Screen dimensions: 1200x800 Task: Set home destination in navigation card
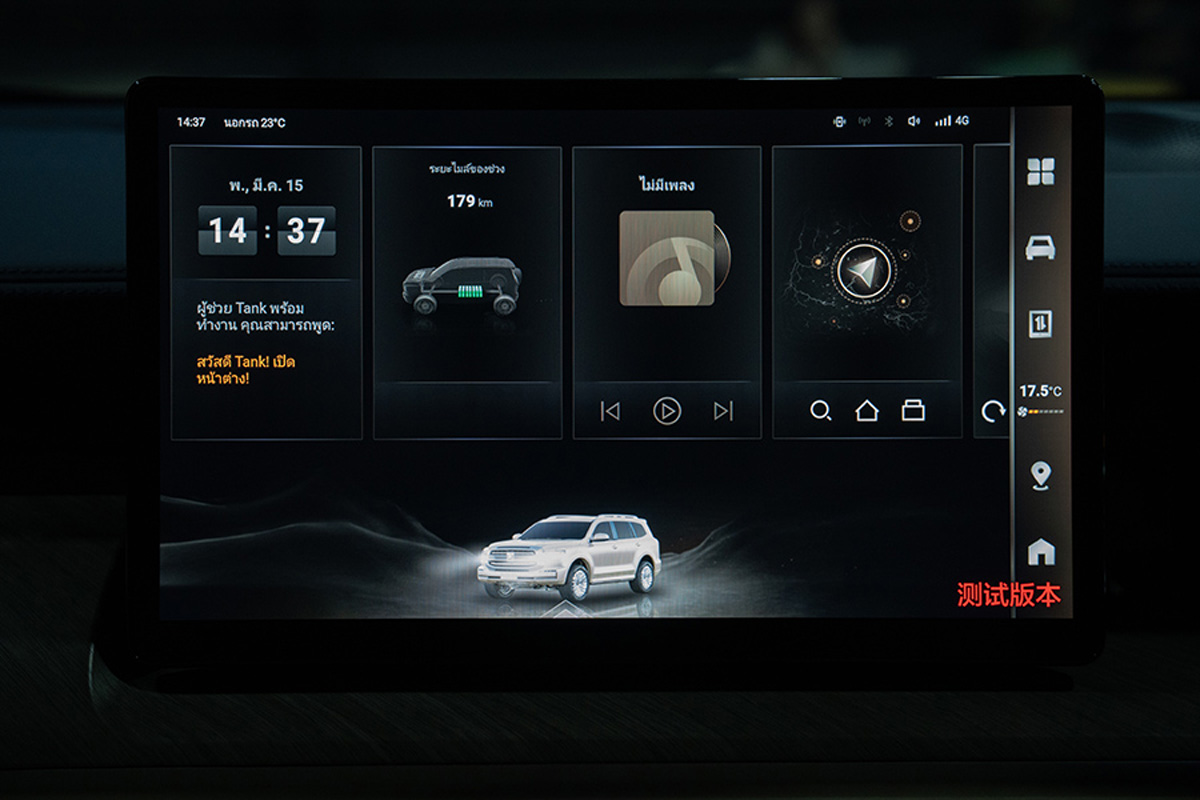coord(866,411)
